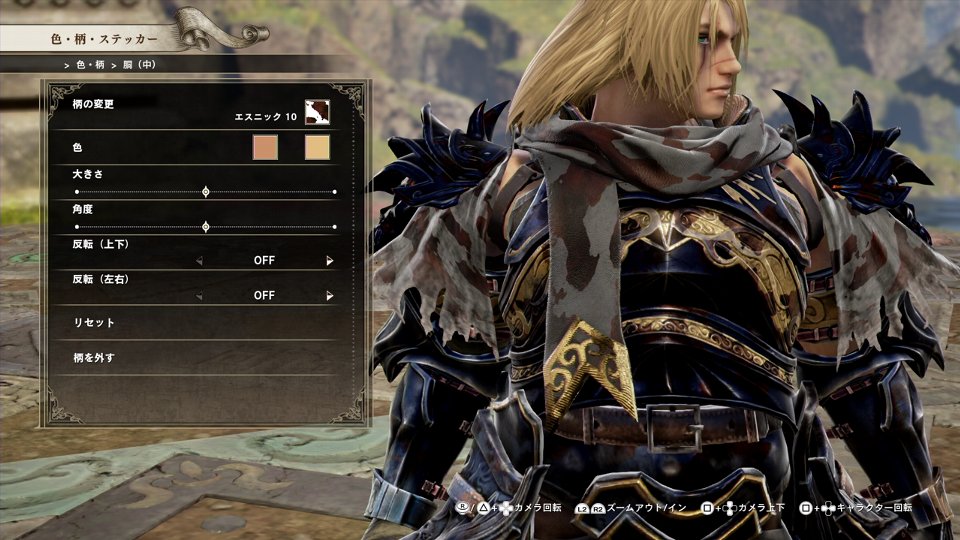Click left arrow for 反転（上下）

[199, 261]
